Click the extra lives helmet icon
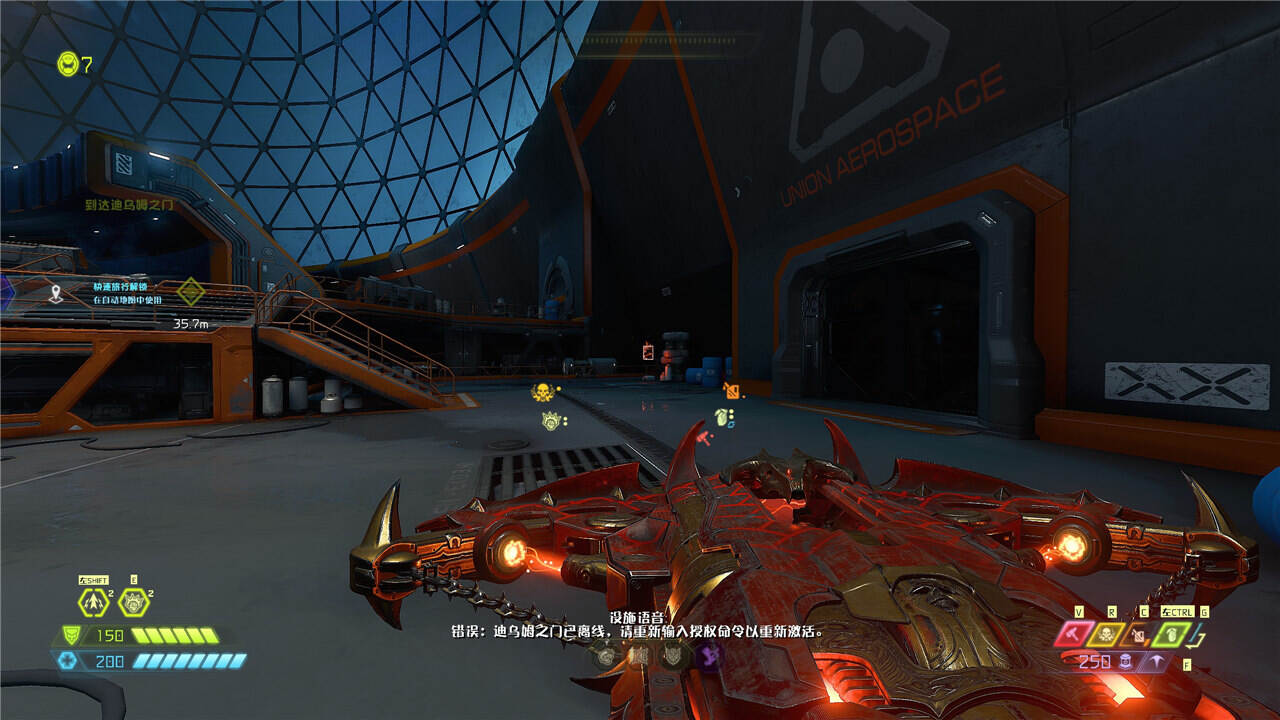 click(67, 64)
